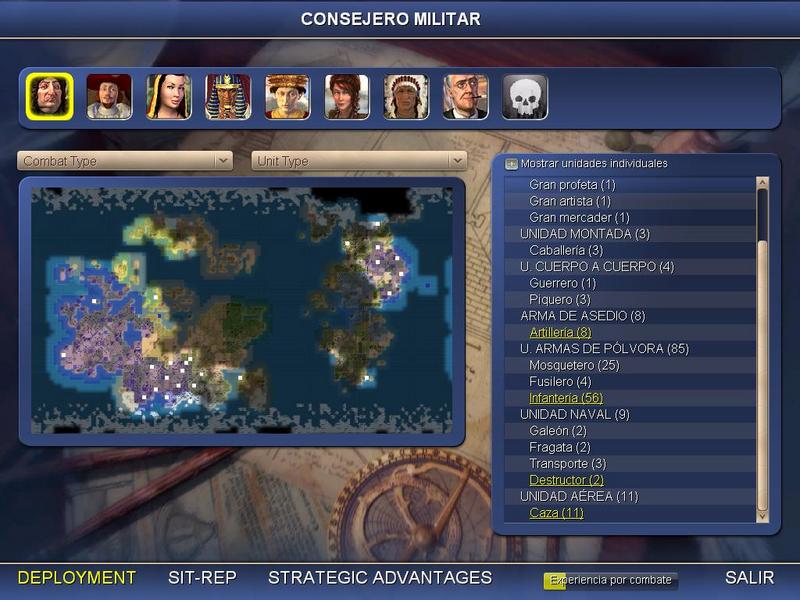Expand Mostrar unidades individuales

coord(512,163)
